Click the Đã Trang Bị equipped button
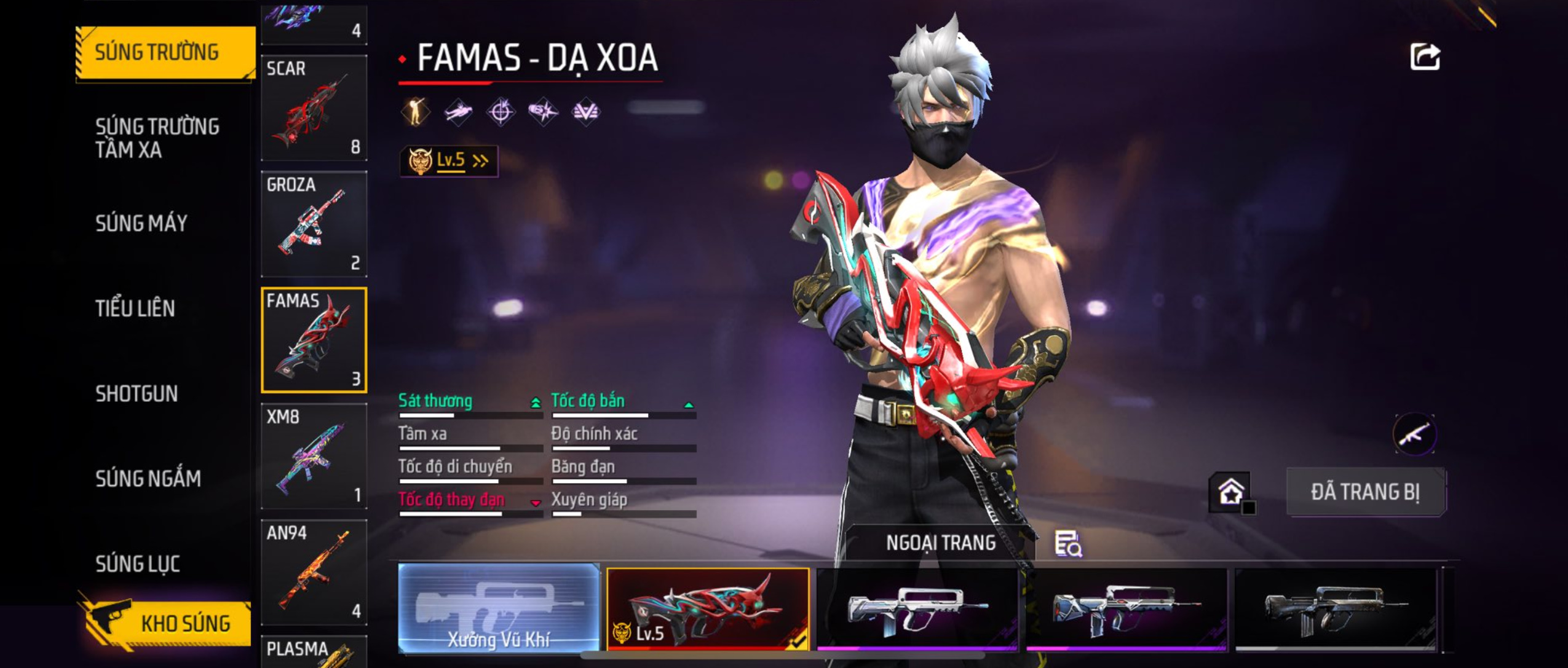 click(x=1366, y=492)
